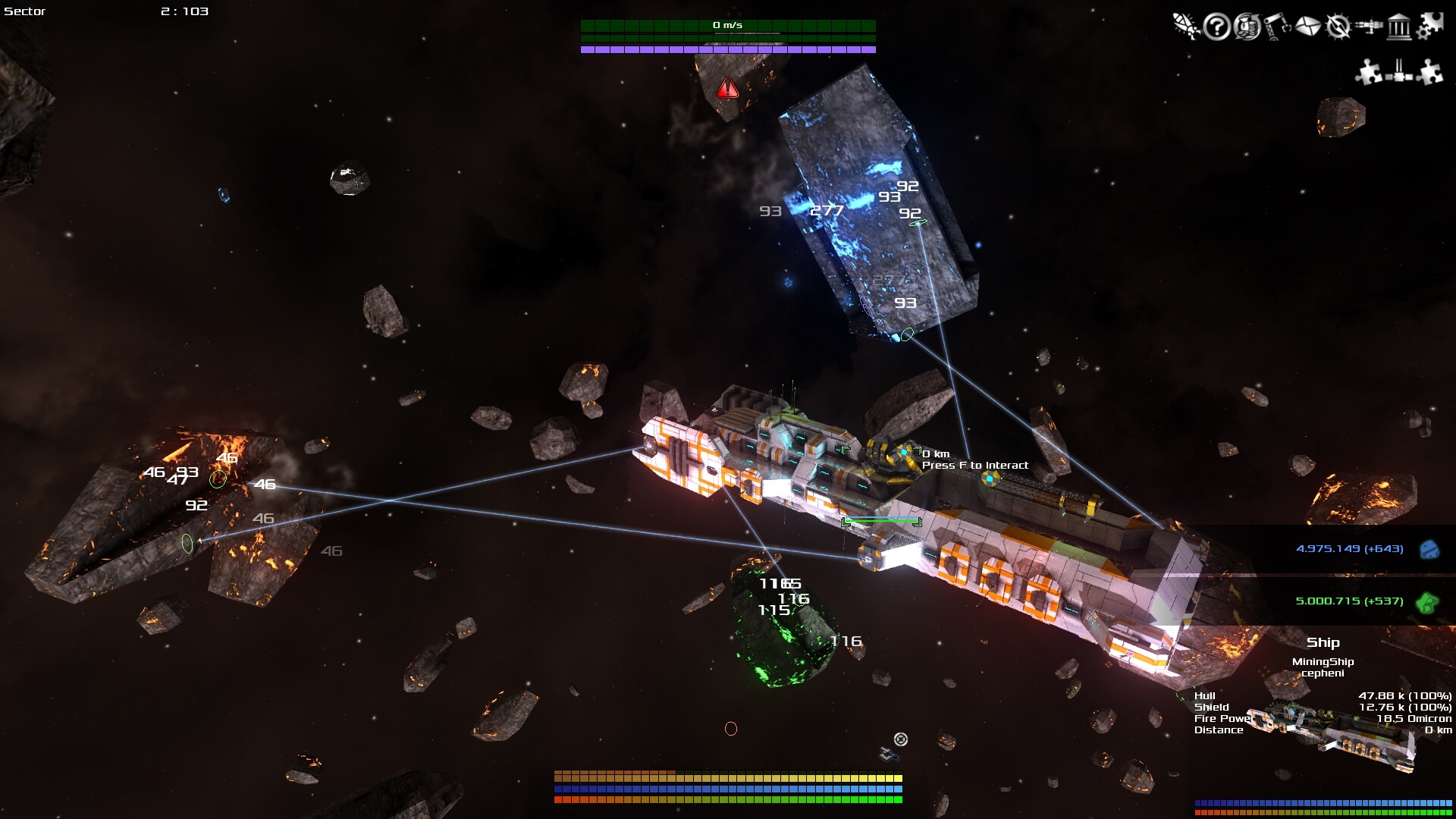
Task: Click the right puzzle-piece mod icon
Action: 1429,71
